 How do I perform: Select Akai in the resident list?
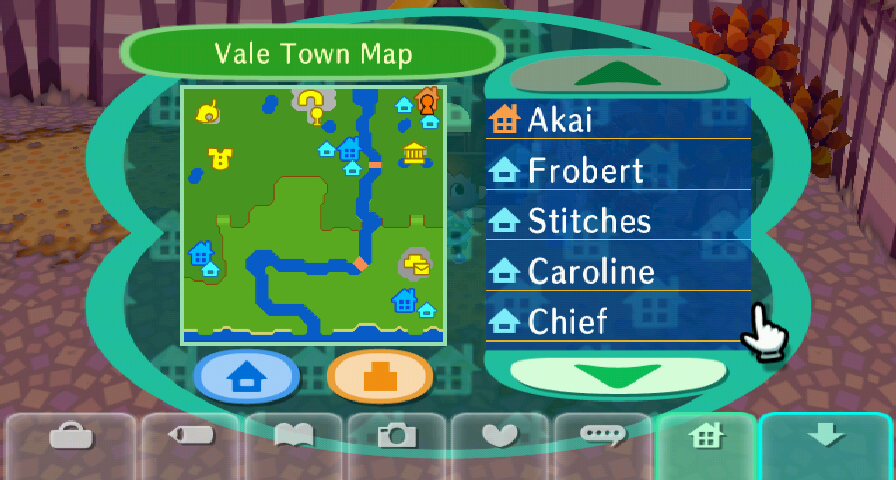(x=618, y=120)
